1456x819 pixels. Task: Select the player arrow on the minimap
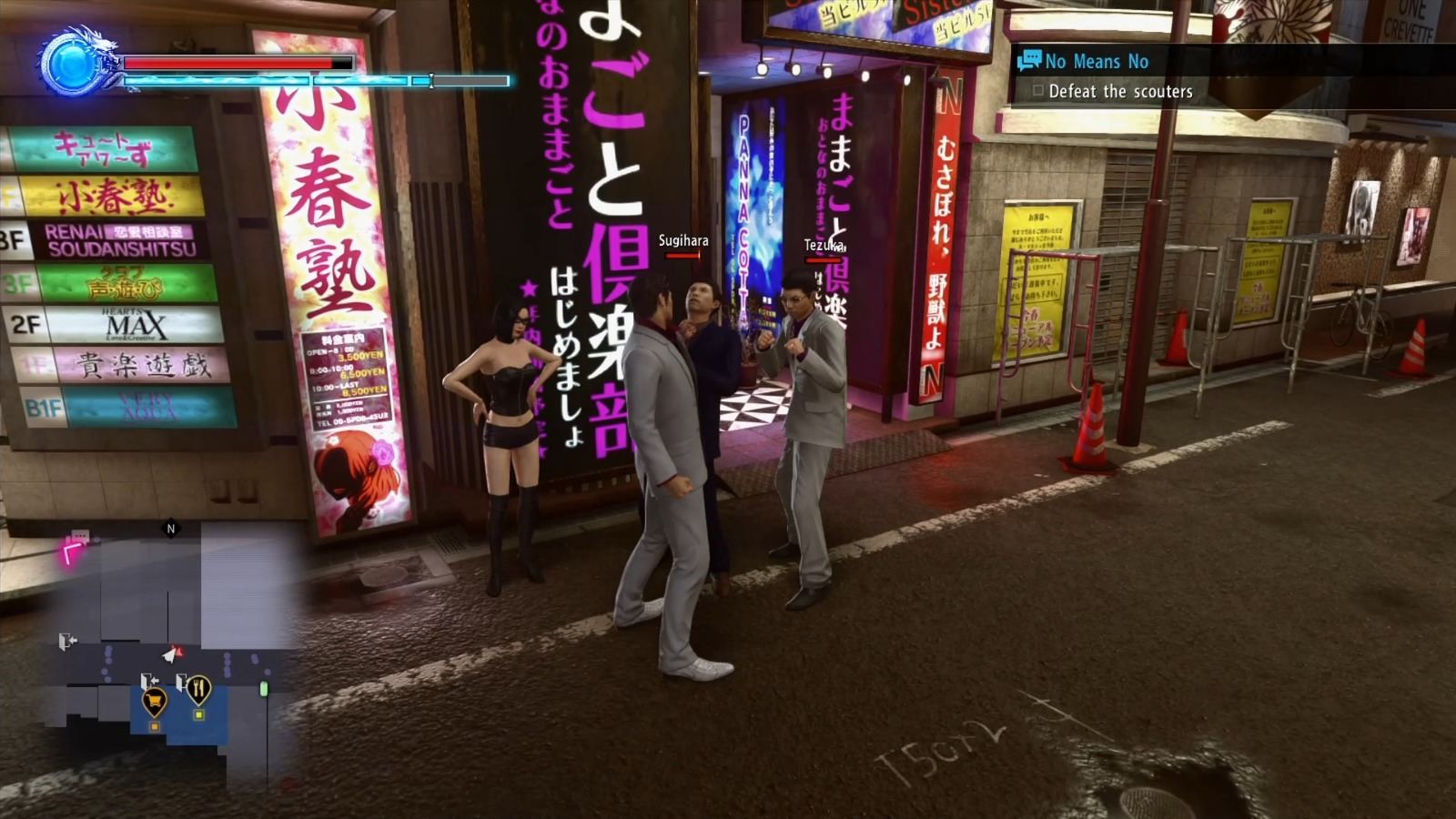(x=169, y=655)
